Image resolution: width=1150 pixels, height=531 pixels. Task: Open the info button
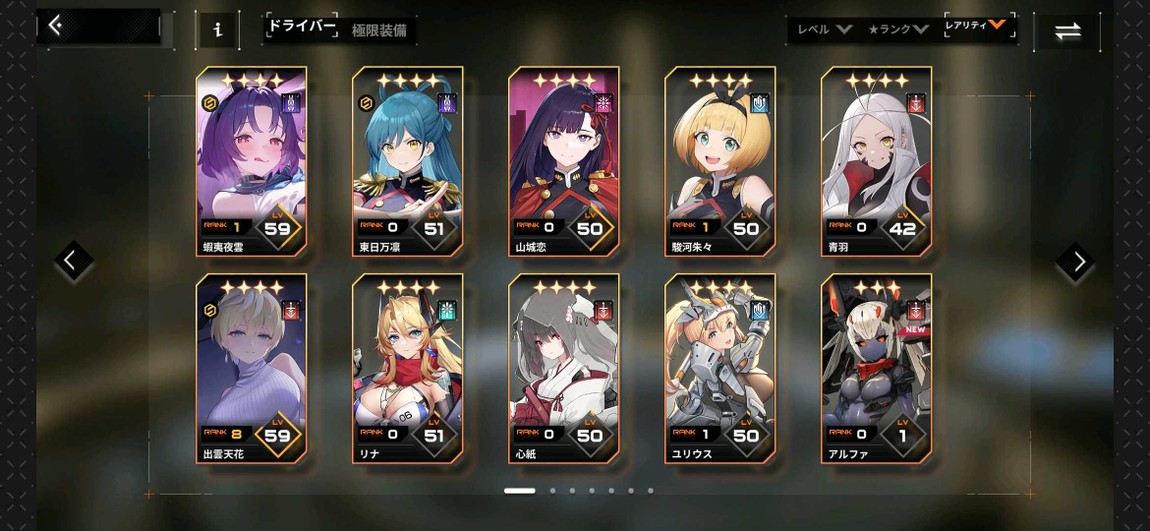coord(217,30)
